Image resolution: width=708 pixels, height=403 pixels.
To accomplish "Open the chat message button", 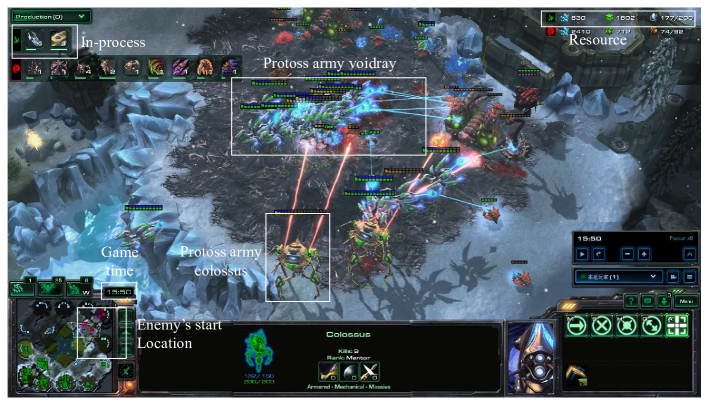I will (648, 300).
